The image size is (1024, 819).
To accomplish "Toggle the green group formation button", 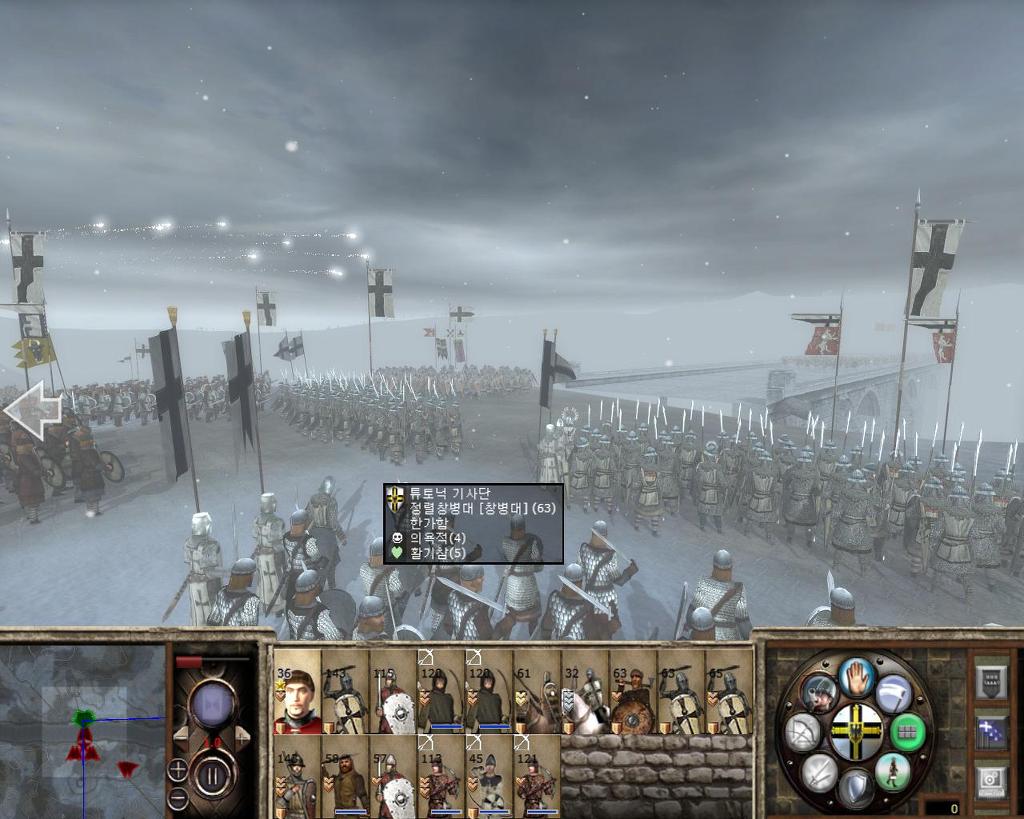I will (x=908, y=732).
